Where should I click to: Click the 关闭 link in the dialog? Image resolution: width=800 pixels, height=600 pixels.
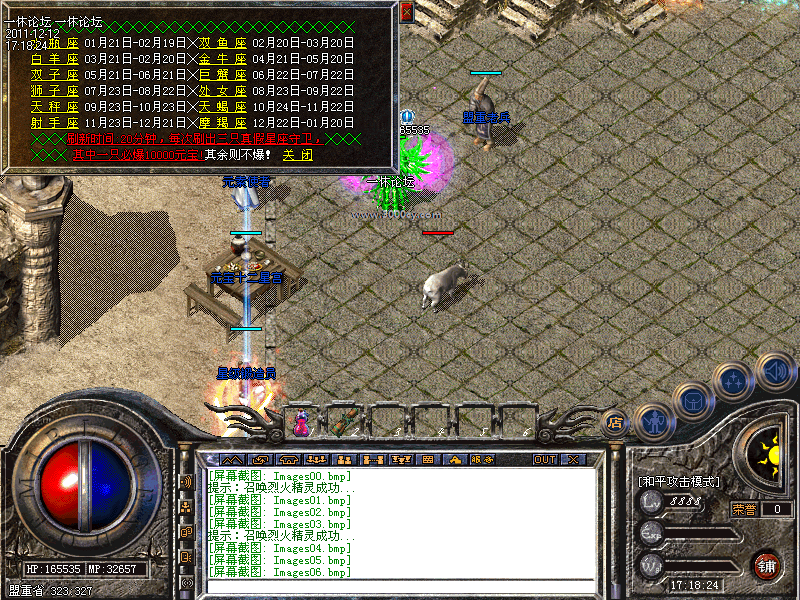click(x=297, y=155)
